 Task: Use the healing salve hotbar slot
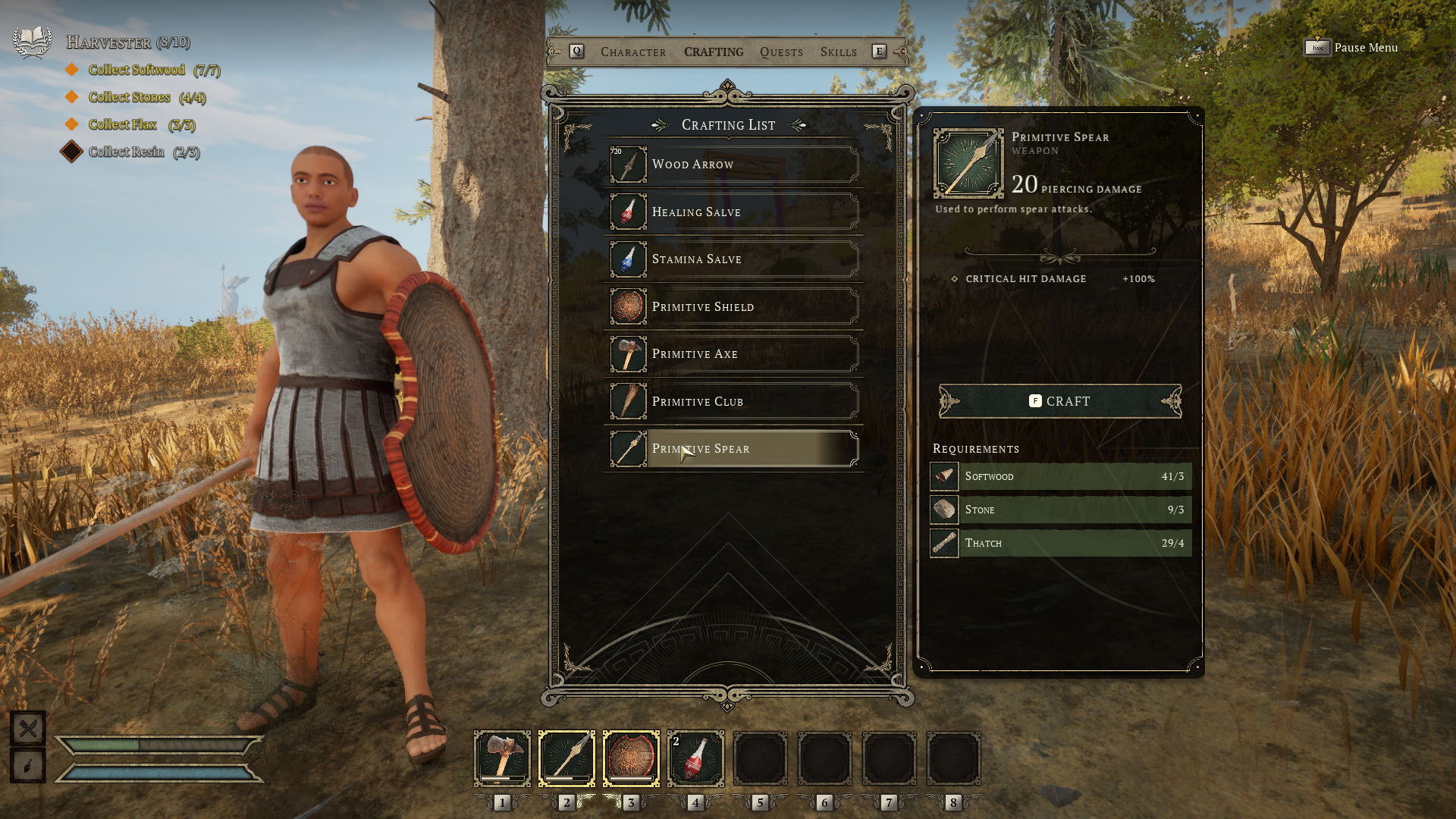coord(695,758)
